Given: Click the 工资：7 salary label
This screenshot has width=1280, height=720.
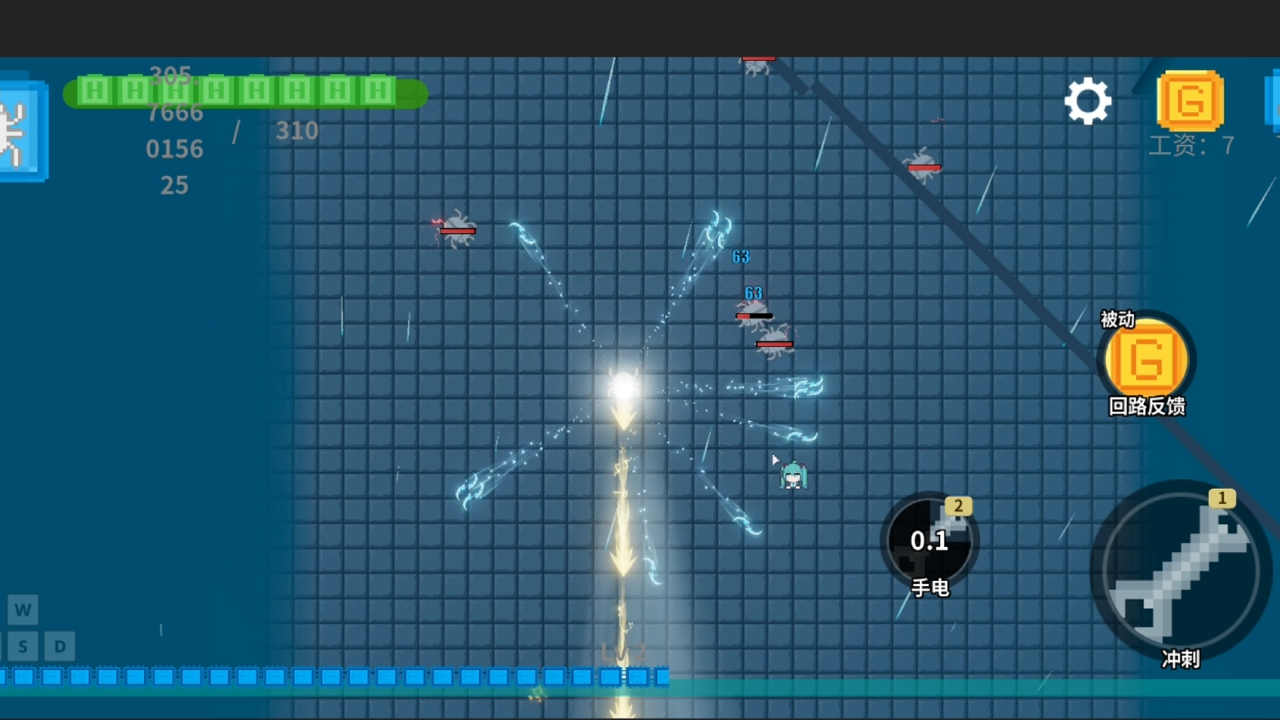Looking at the screenshot, I should point(1191,146).
